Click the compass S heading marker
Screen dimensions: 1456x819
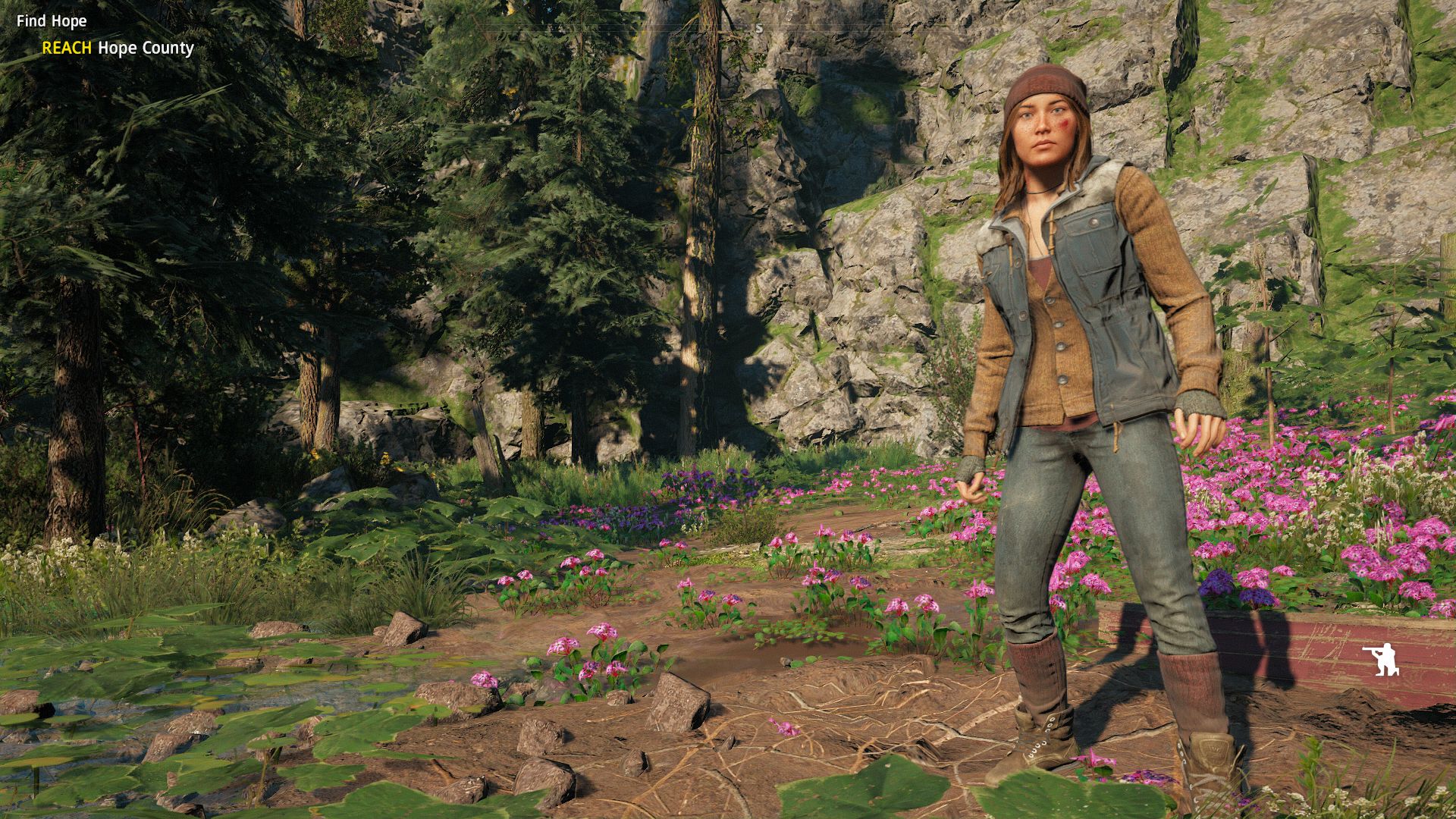point(758,29)
